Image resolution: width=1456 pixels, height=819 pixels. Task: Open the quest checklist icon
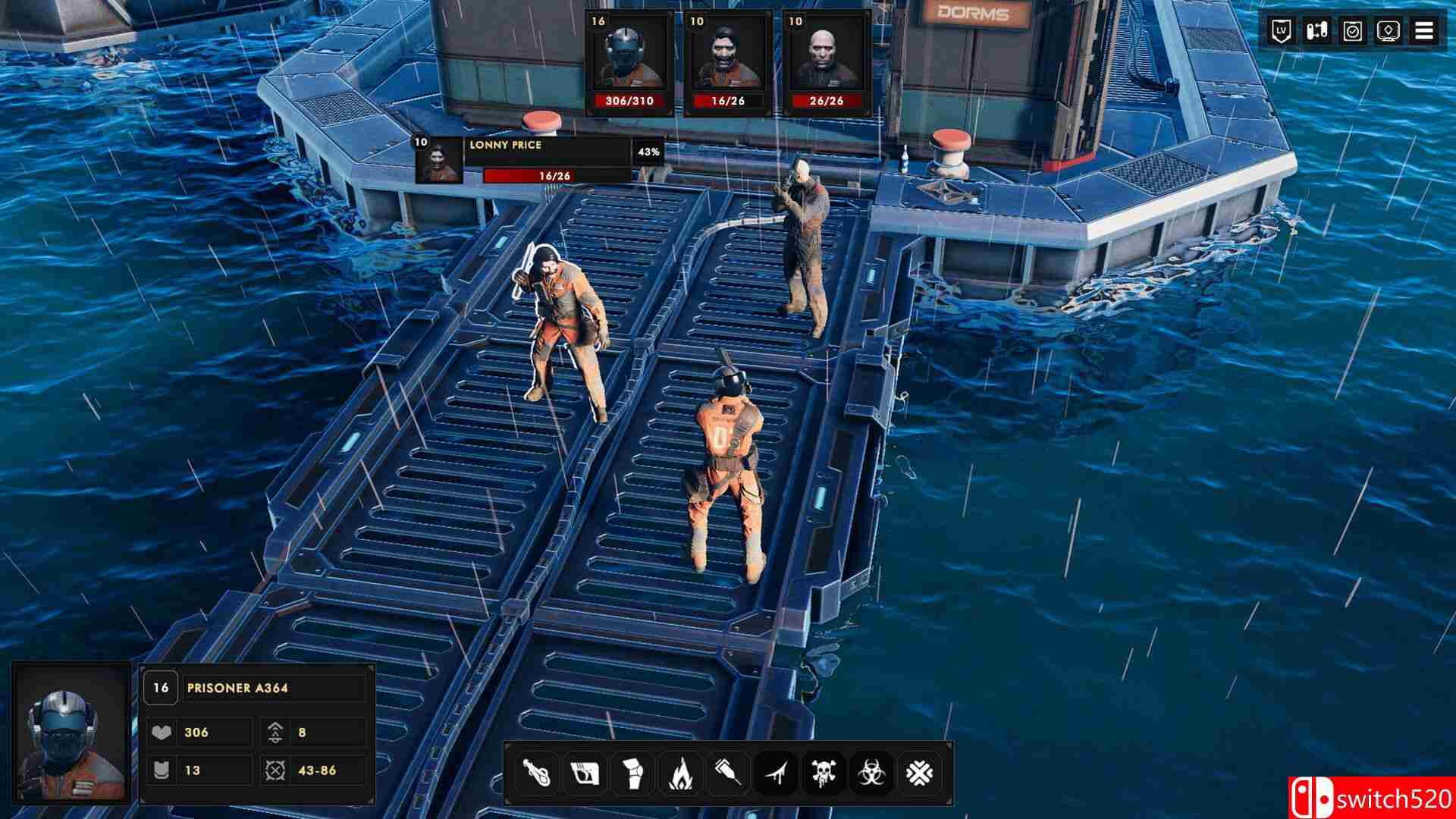coord(1352,32)
